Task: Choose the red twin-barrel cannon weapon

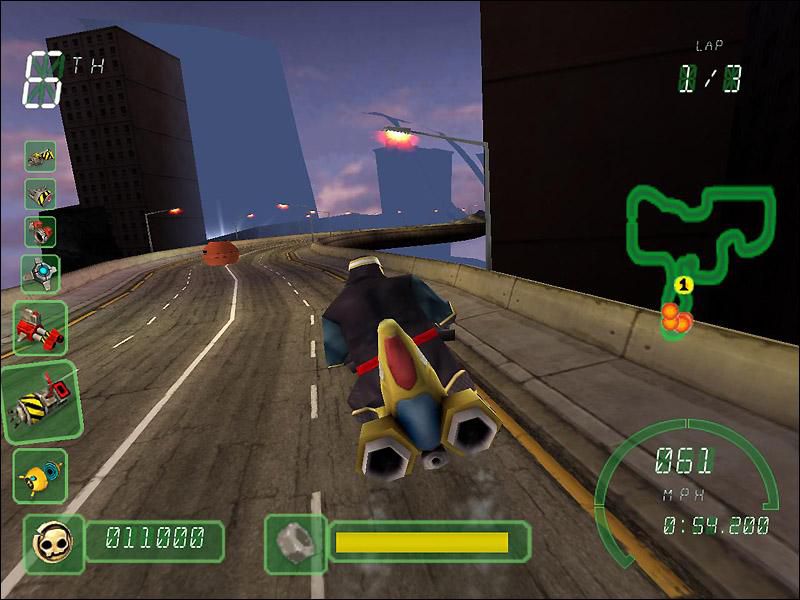Action: (x=40, y=328)
